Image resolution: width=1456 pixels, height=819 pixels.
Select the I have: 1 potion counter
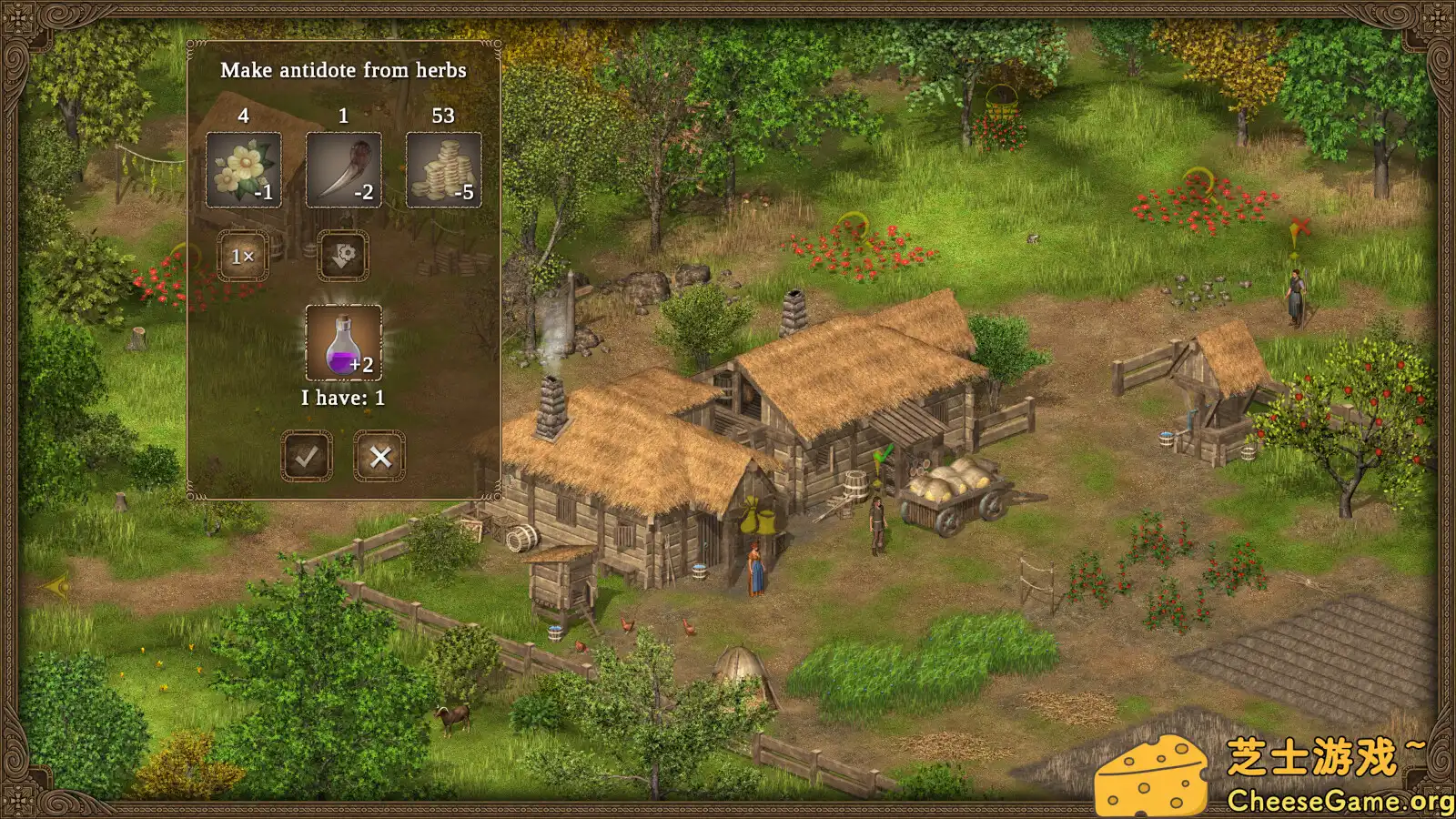pyautogui.click(x=342, y=398)
